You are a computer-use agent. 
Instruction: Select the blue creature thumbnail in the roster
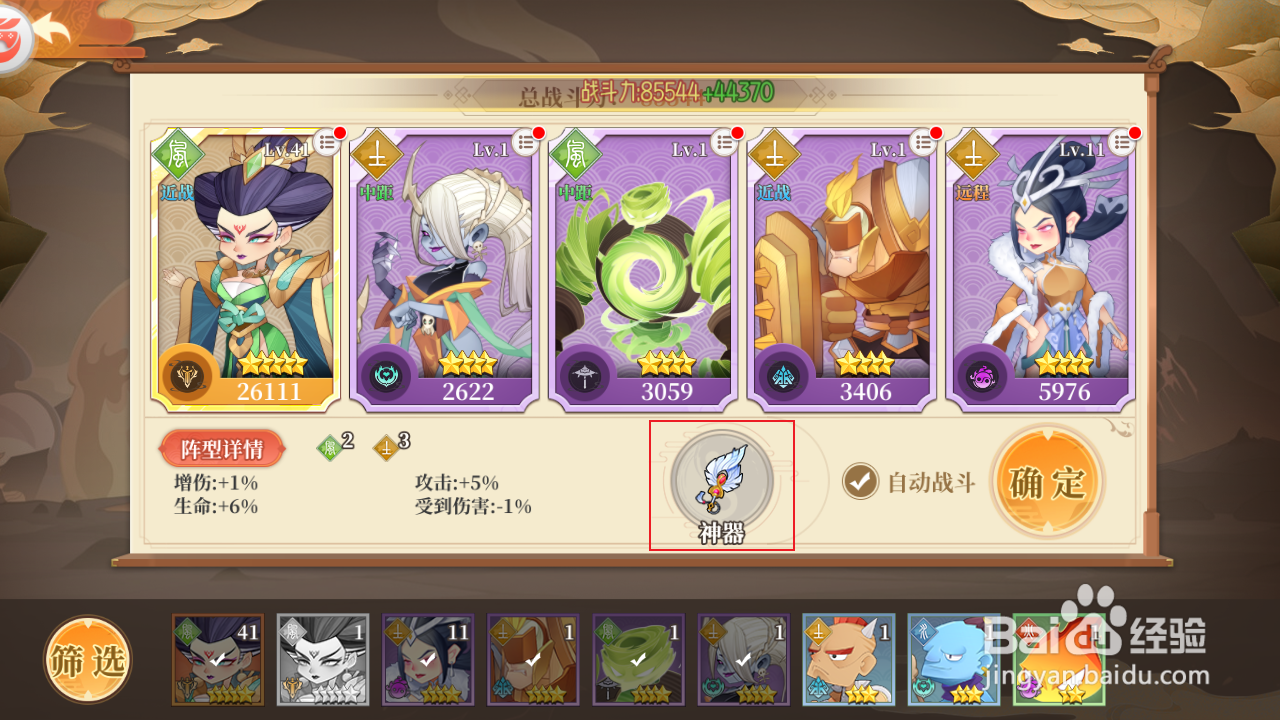click(952, 658)
